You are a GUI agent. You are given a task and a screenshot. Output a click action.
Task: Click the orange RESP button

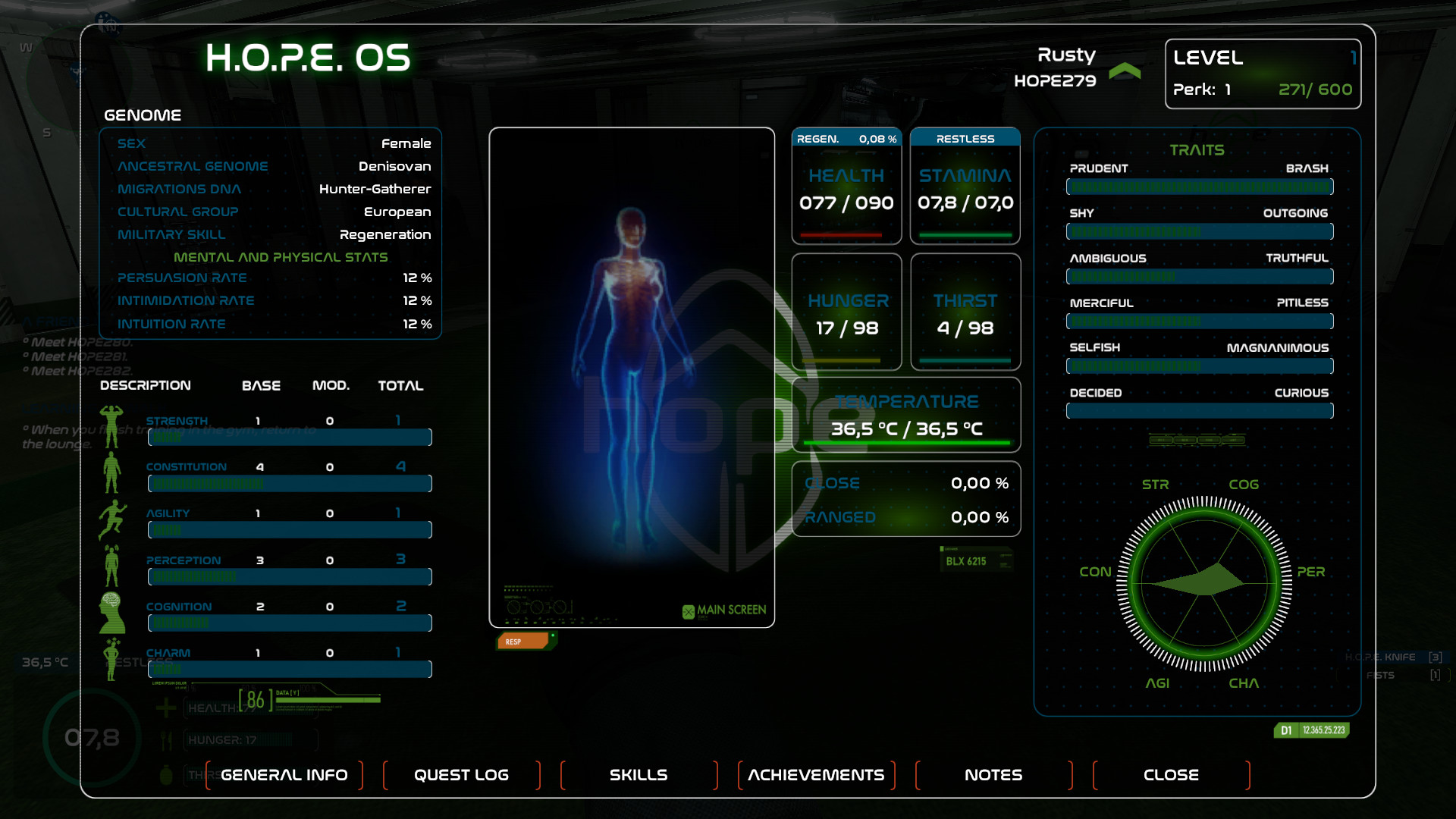pyautogui.click(x=522, y=642)
